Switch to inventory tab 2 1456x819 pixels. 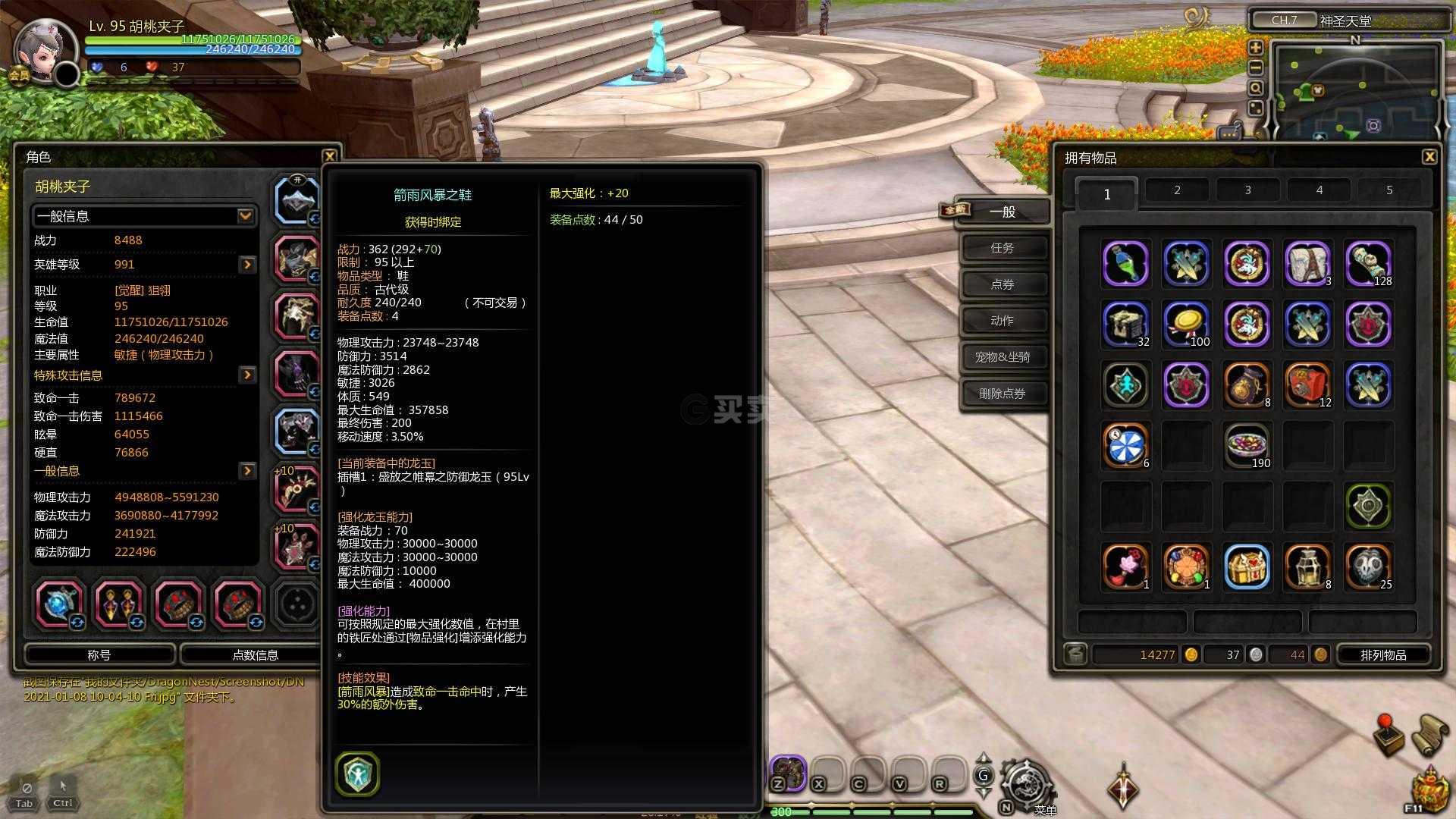coord(1177,190)
